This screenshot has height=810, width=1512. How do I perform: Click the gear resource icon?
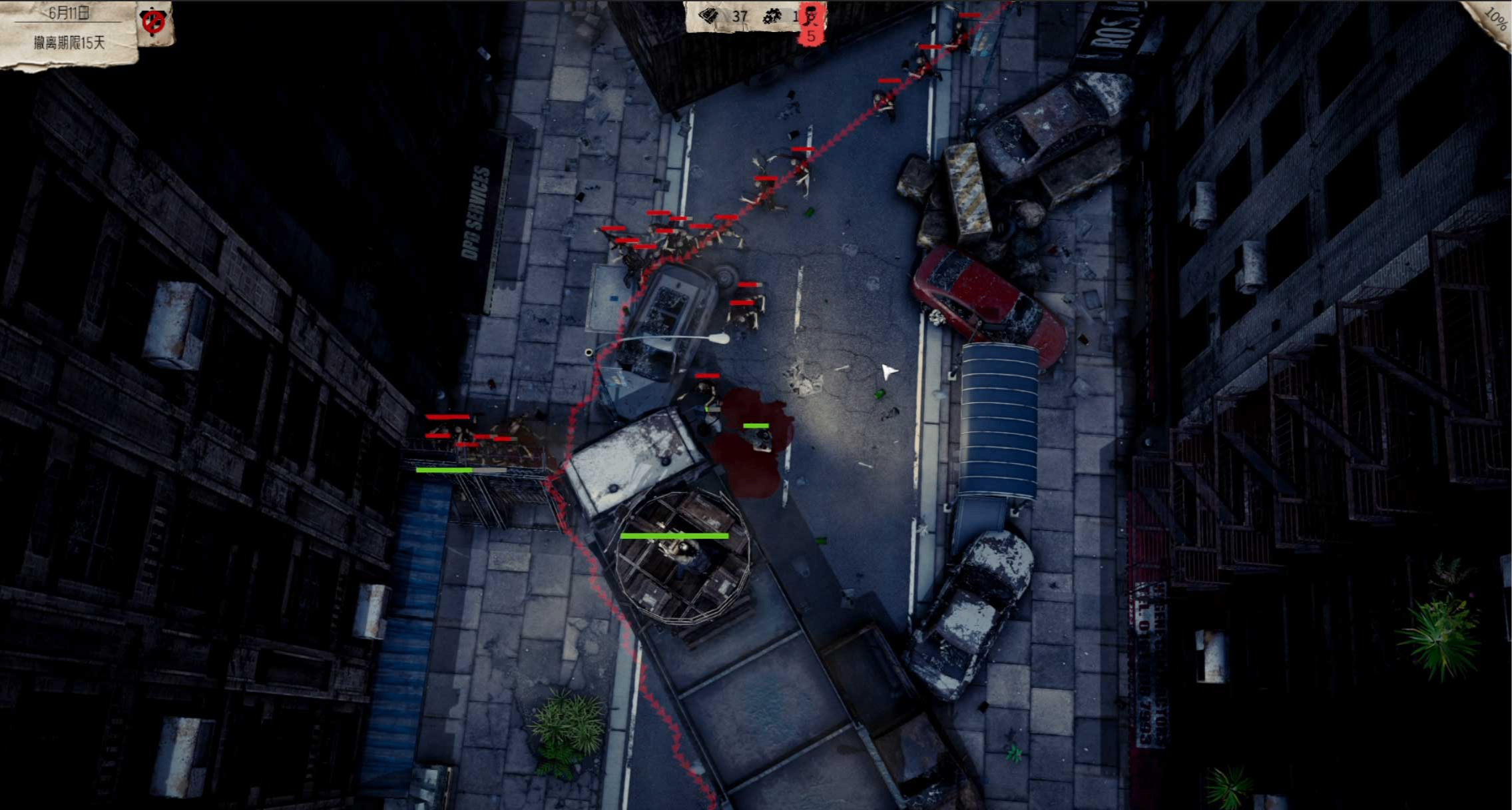coord(772,16)
